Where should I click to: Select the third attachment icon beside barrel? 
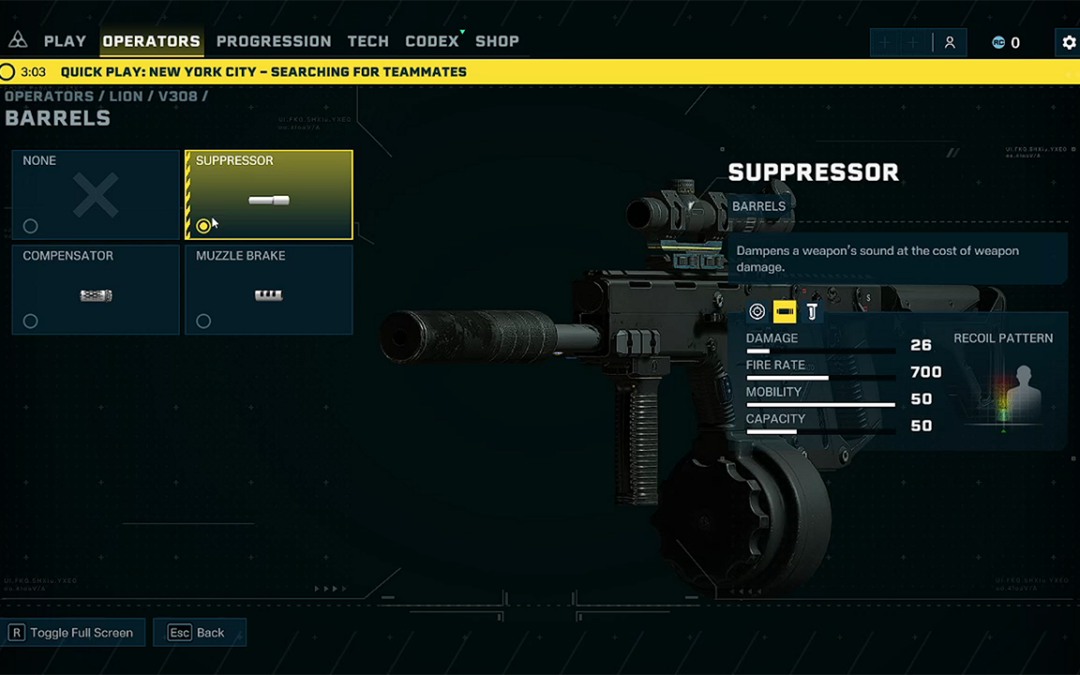[x=811, y=312]
